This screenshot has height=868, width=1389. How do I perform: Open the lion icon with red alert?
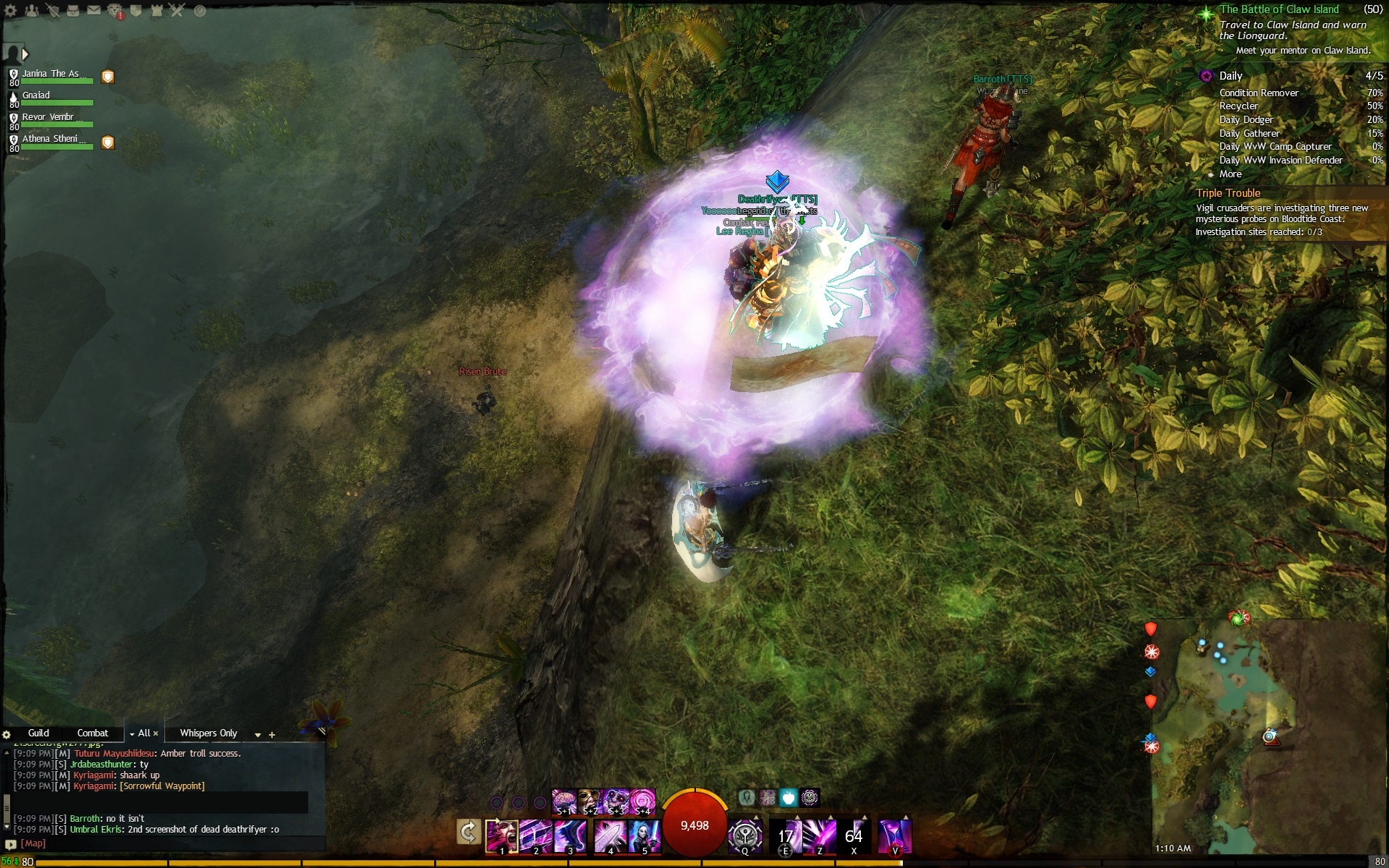[x=115, y=11]
